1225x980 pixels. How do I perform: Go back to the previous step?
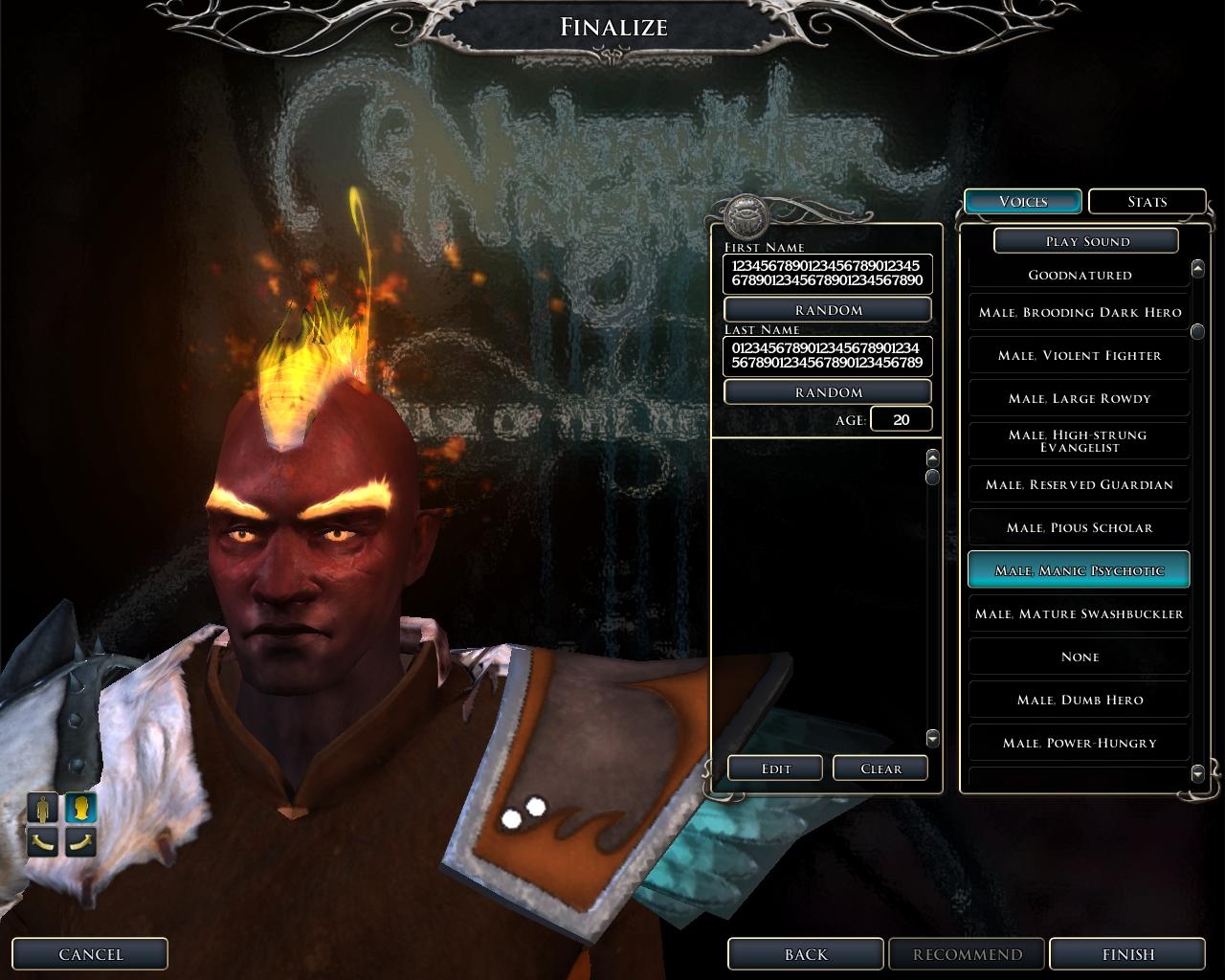805,954
